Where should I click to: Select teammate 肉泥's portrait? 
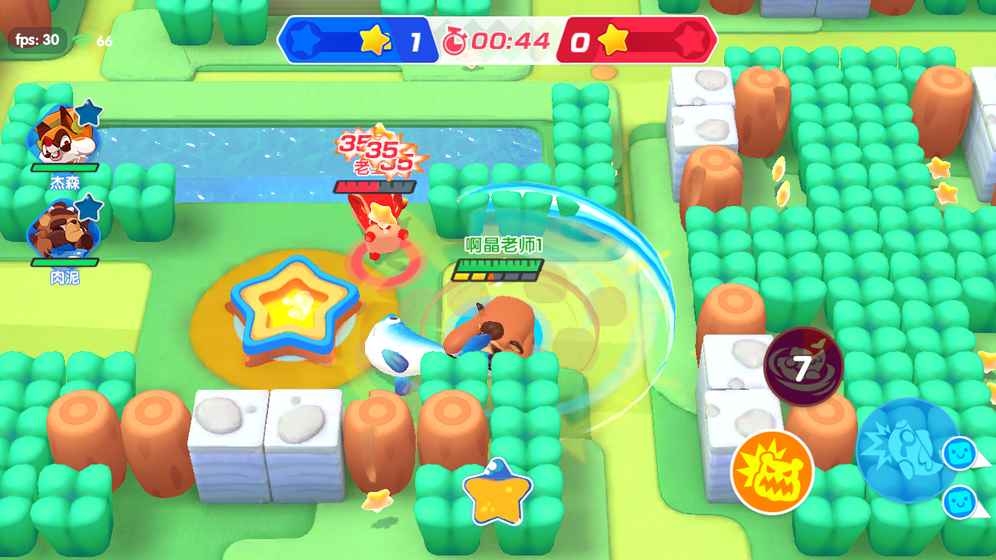pyautogui.click(x=63, y=229)
